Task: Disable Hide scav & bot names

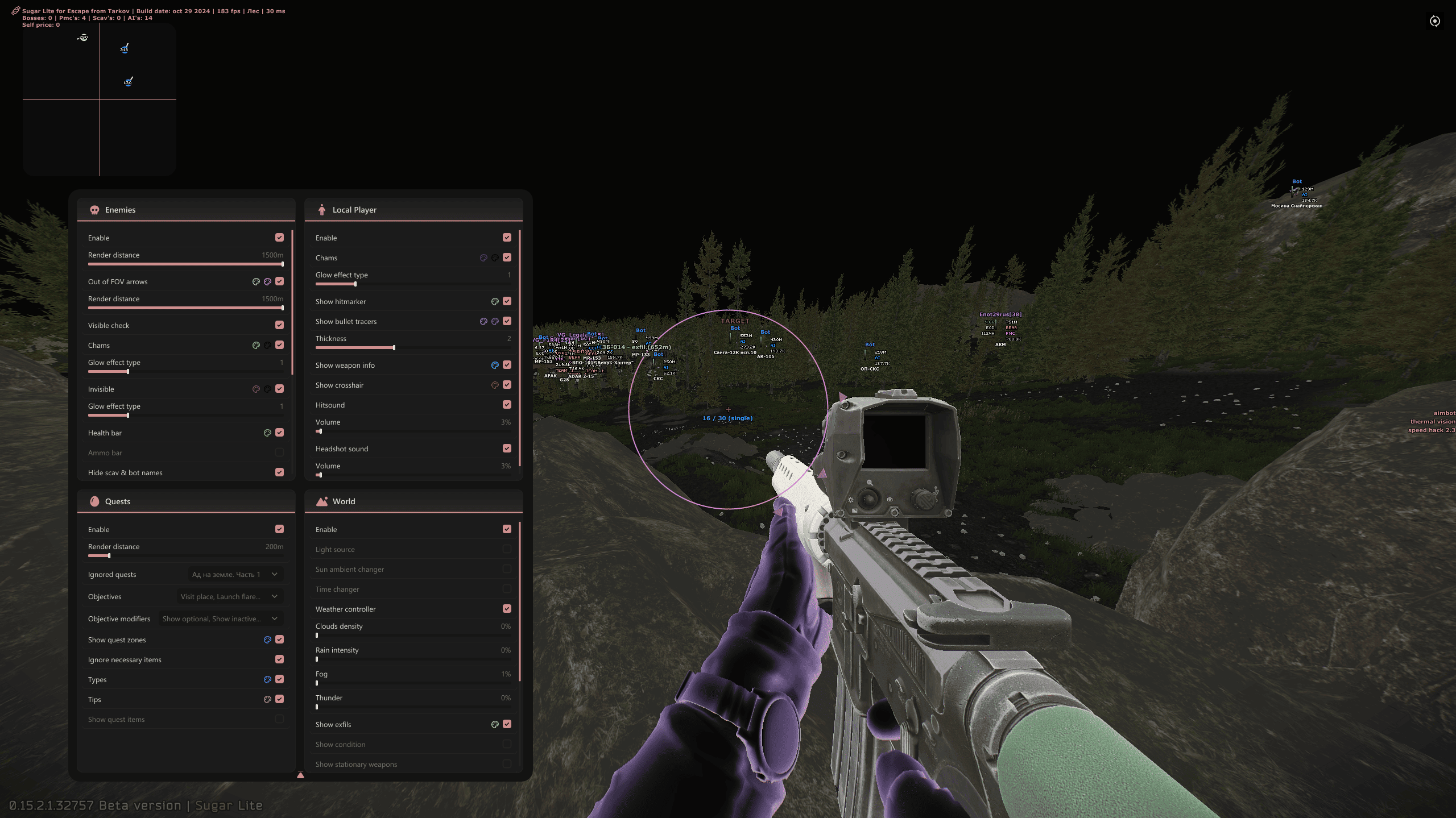Action: pos(279,472)
